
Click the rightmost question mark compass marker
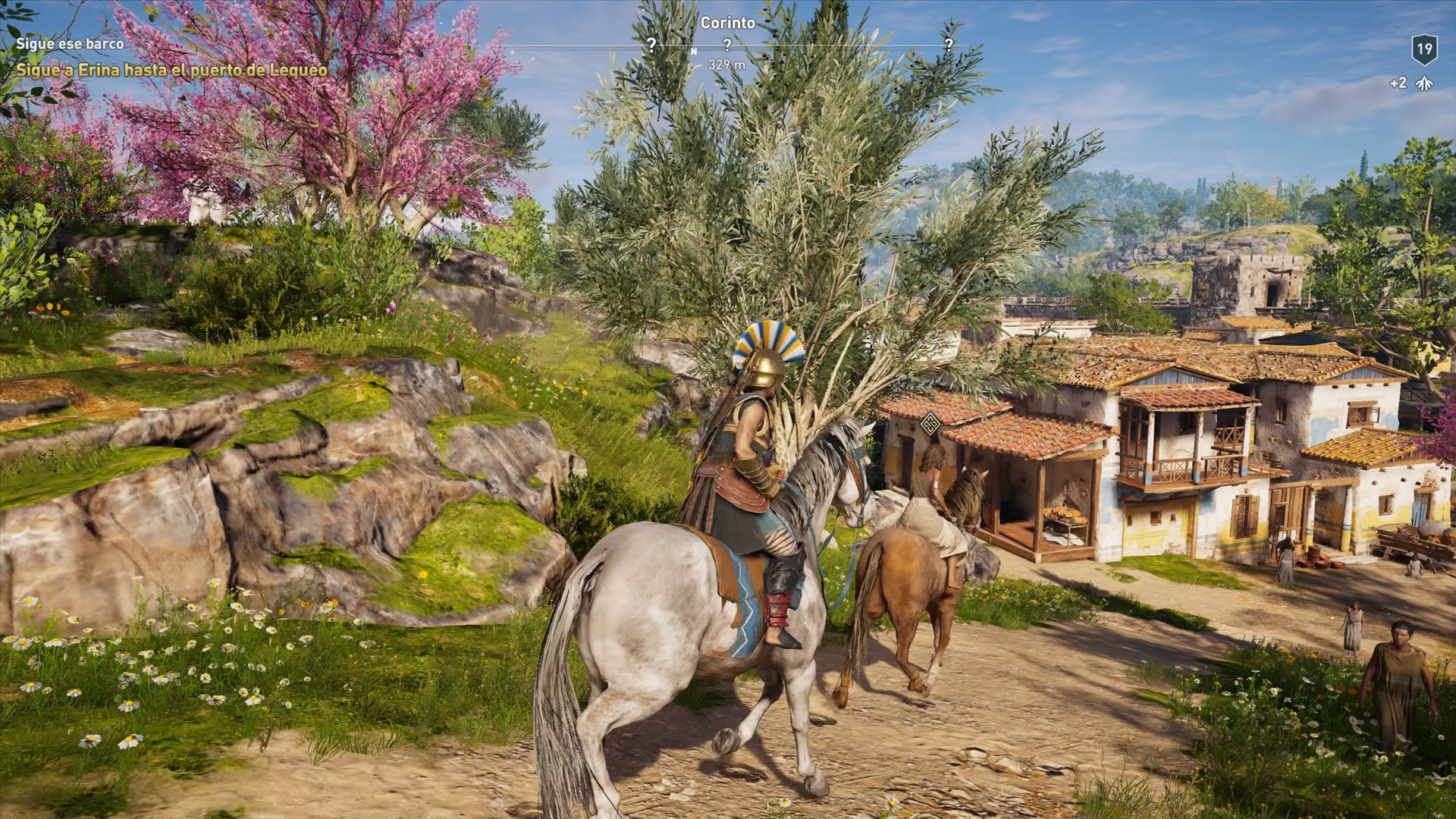click(950, 44)
